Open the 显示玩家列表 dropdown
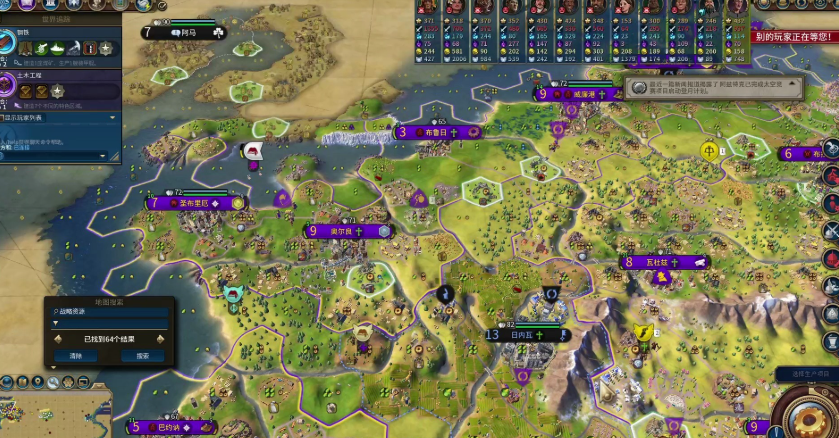 pyautogui.click(x=60, y=117)
